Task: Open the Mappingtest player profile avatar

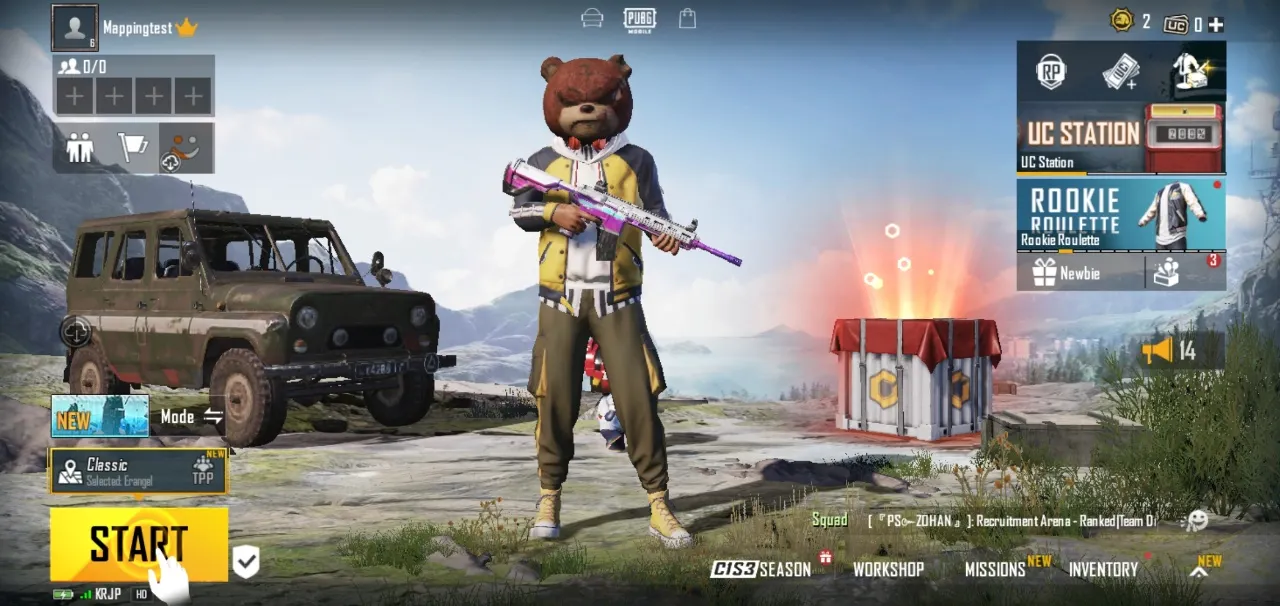Action: [75, 28]
